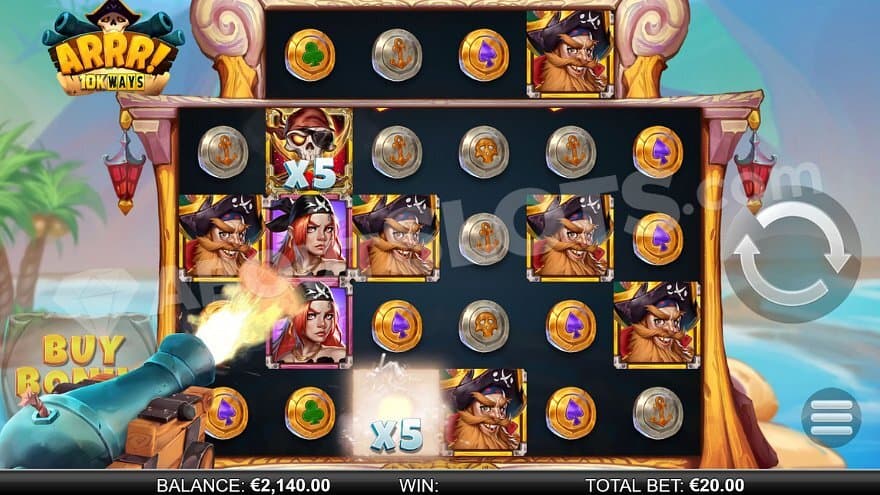880x495 pixels.
Task: Spin the reels with the circular arrows button
Action: [791, 254]
